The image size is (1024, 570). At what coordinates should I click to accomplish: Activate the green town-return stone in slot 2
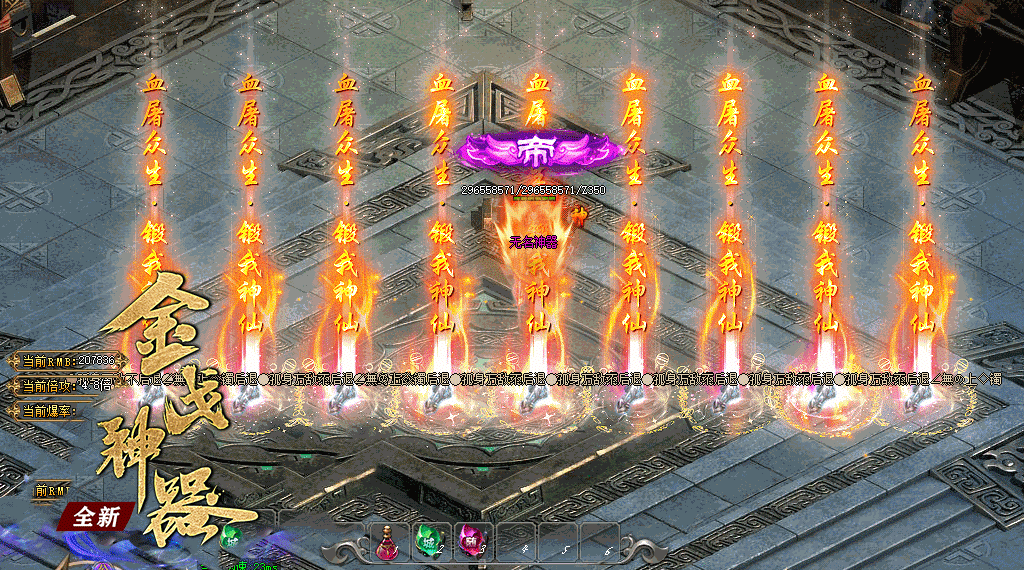pyautogui.click(x=431, y=541)
